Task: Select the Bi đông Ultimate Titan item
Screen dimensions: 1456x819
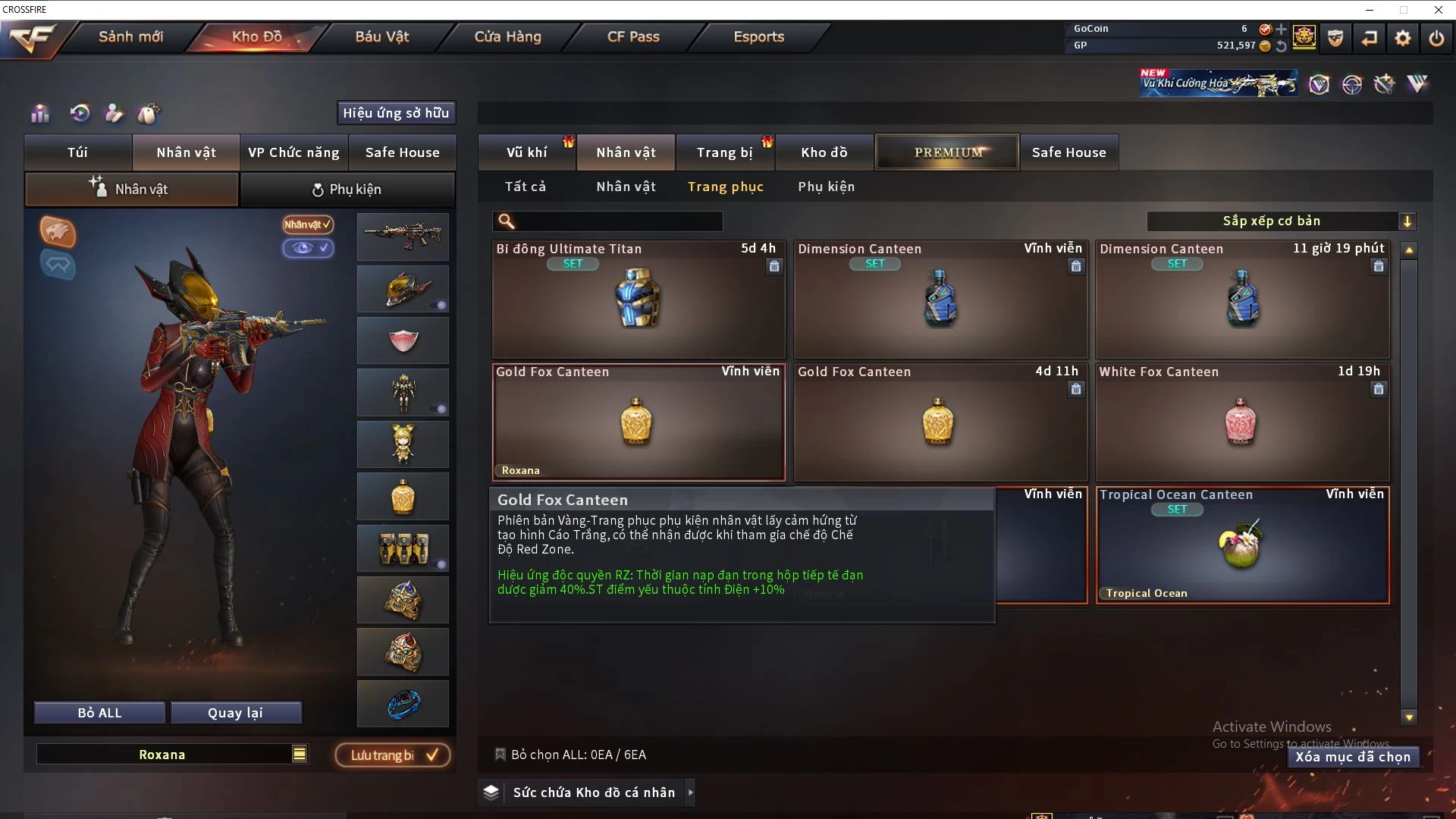Action: click(638, 300)
